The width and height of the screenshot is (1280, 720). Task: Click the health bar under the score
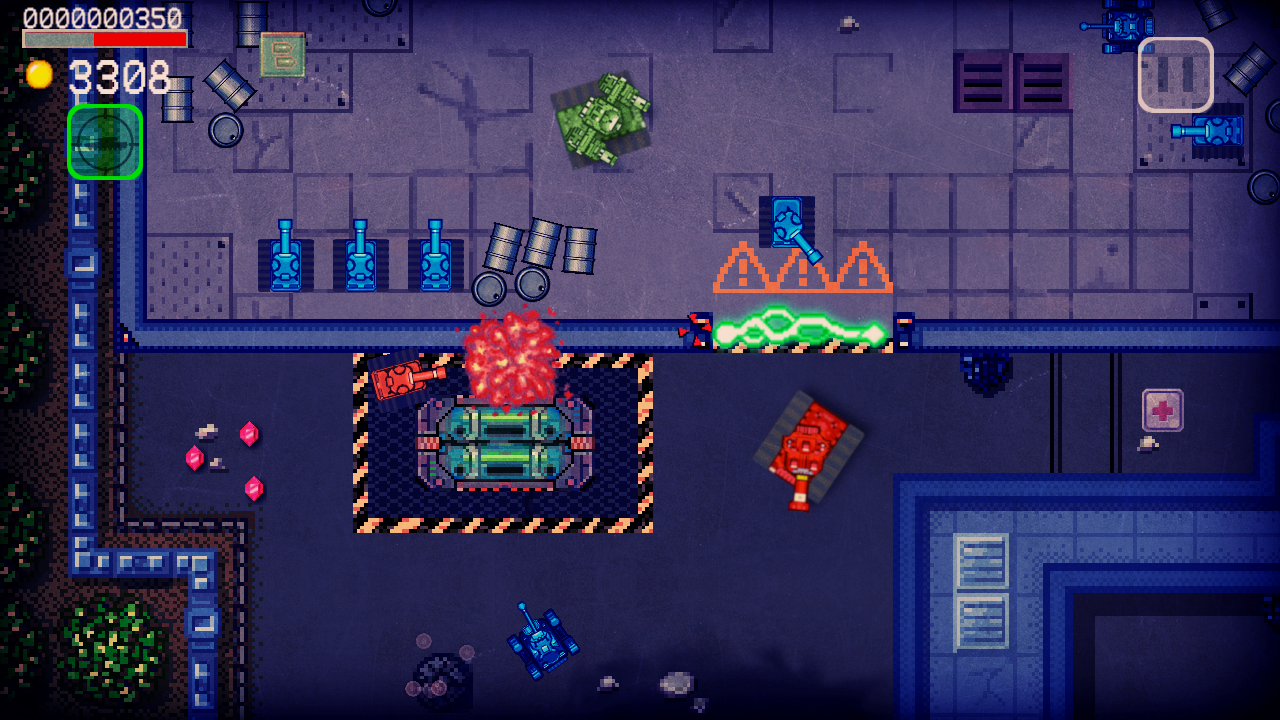pyautogui.click(x=105, y=40)
